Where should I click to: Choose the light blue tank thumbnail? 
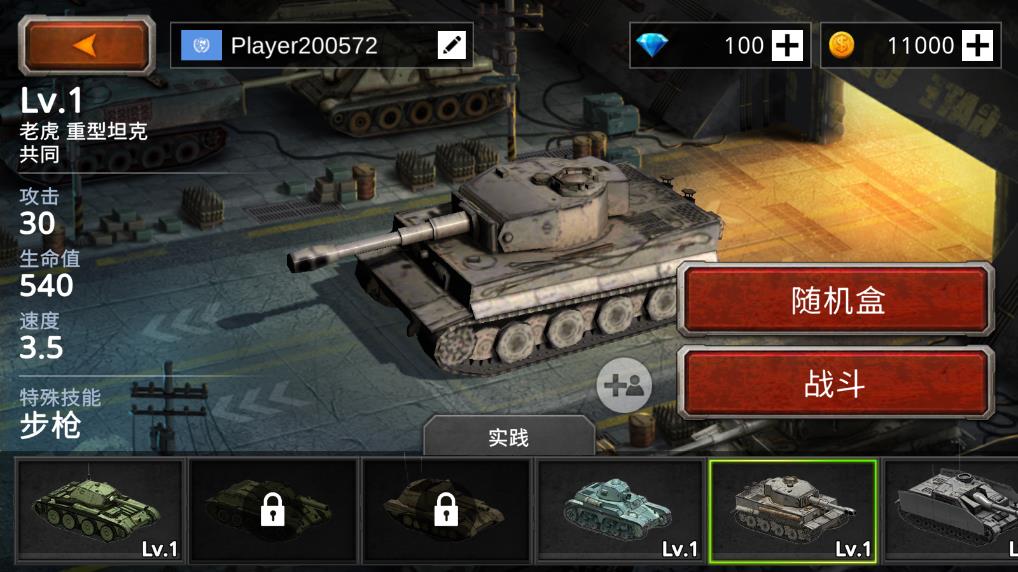coord(620,510)
